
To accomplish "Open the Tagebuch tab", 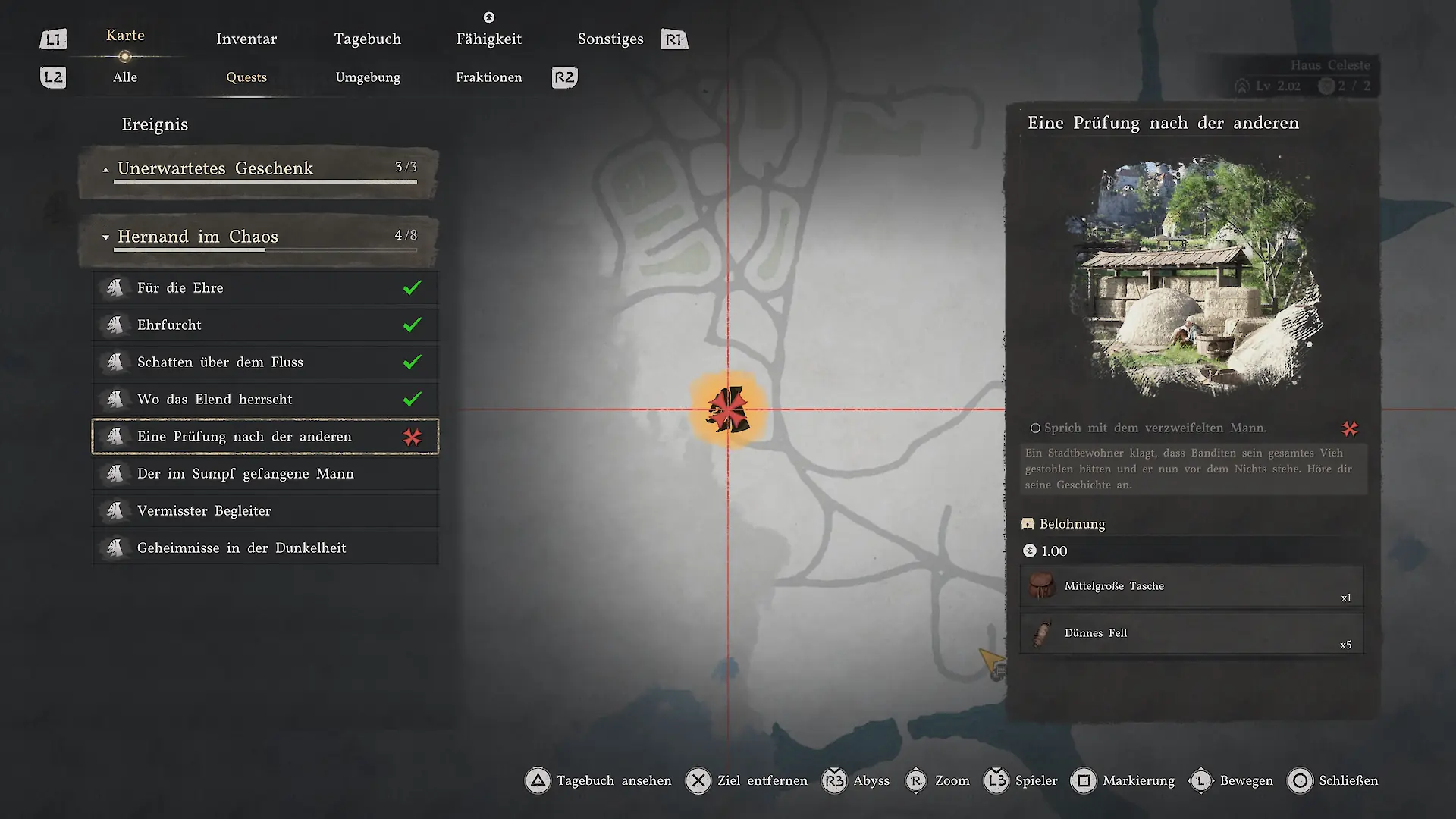I will point(368,39).
